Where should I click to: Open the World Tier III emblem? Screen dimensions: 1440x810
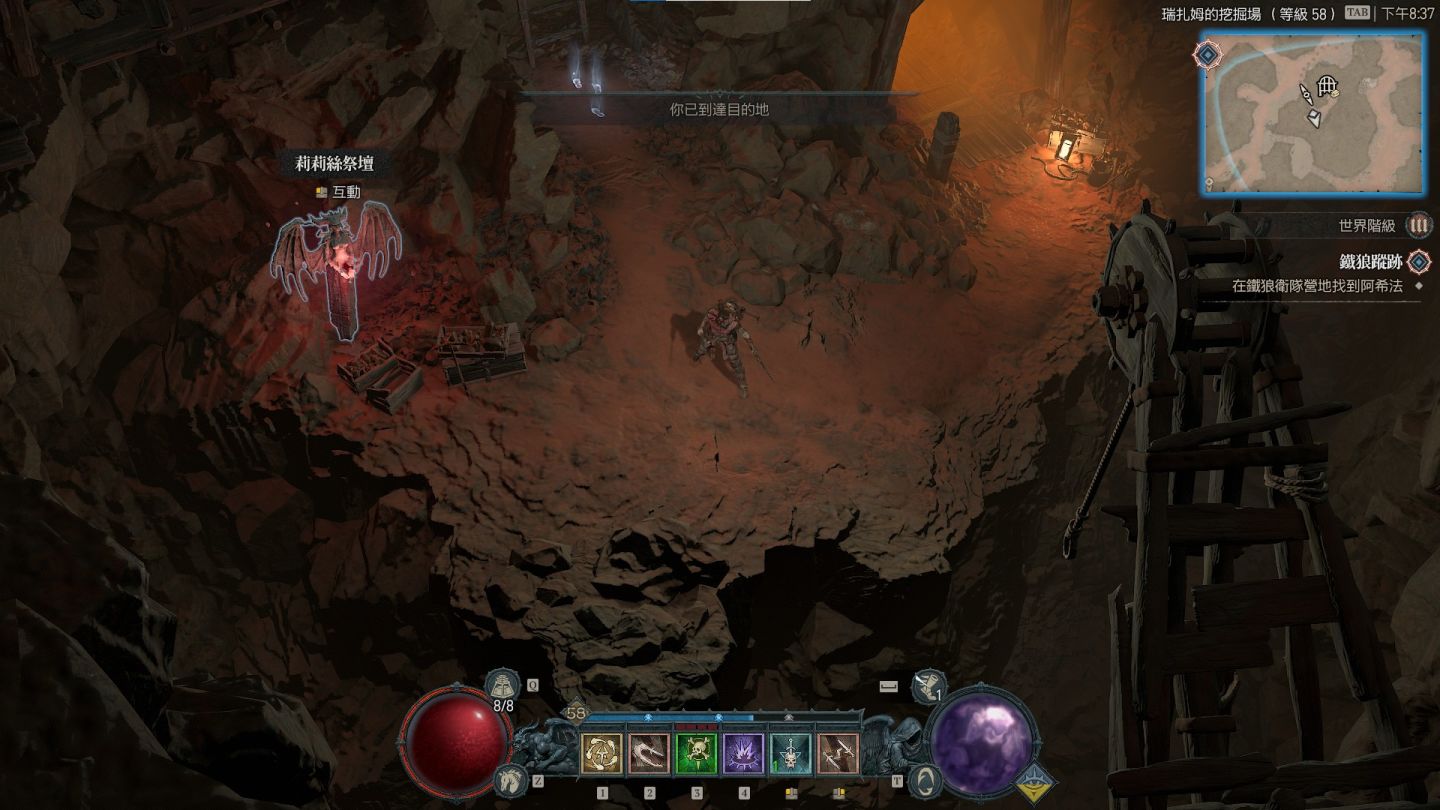pos(1418,226)
